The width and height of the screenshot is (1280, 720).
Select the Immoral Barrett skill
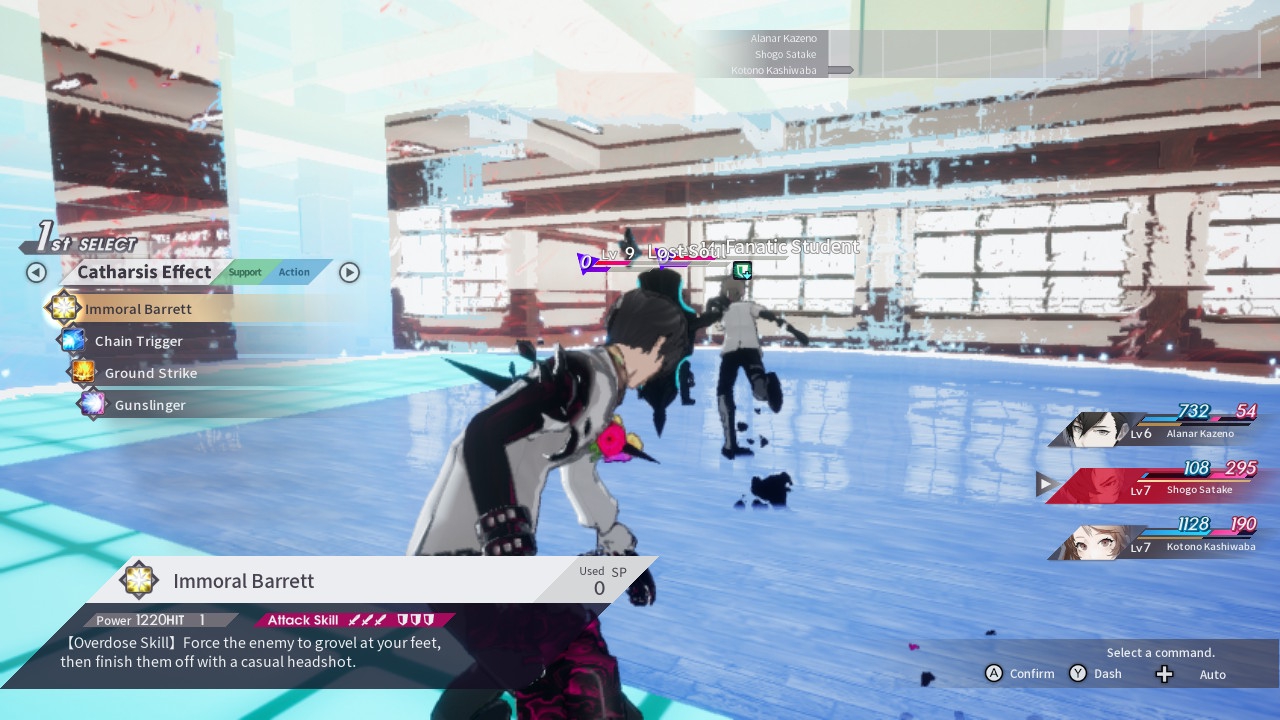click(x=138, y=309)
